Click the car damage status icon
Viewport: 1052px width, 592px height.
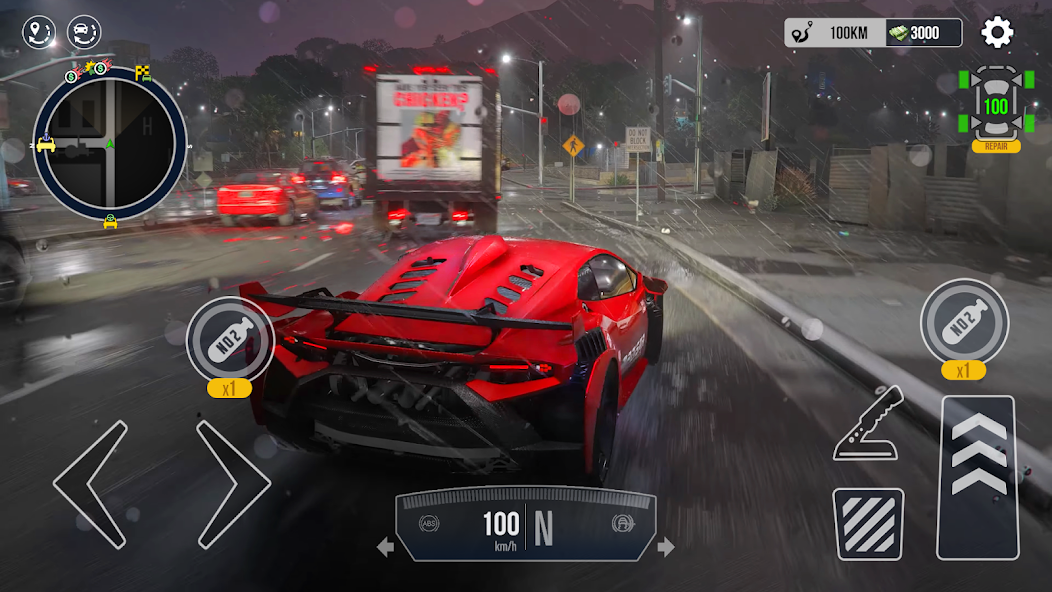[x=995, y=105]
